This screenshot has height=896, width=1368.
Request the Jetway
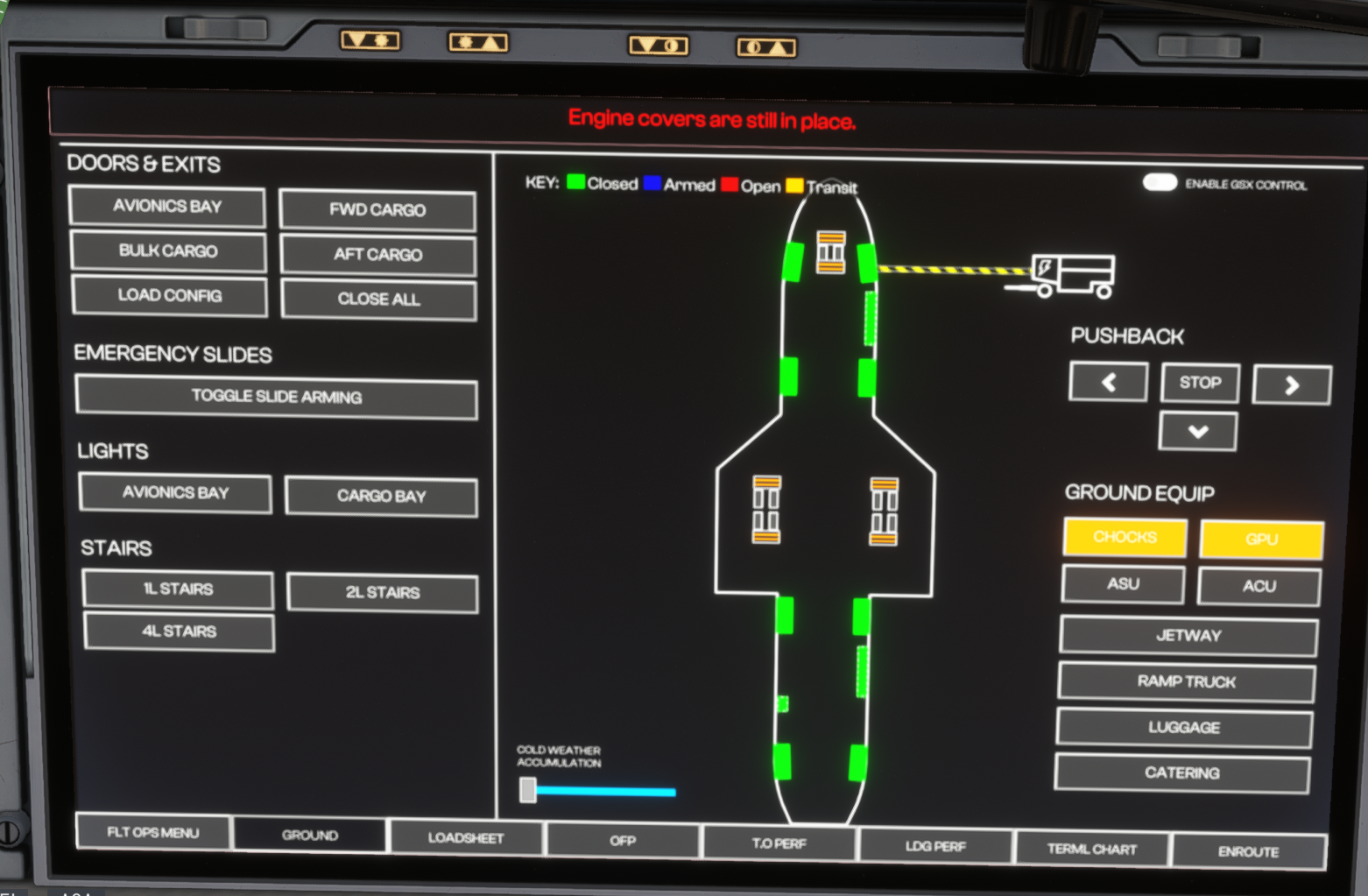[x=1188, y=636]
